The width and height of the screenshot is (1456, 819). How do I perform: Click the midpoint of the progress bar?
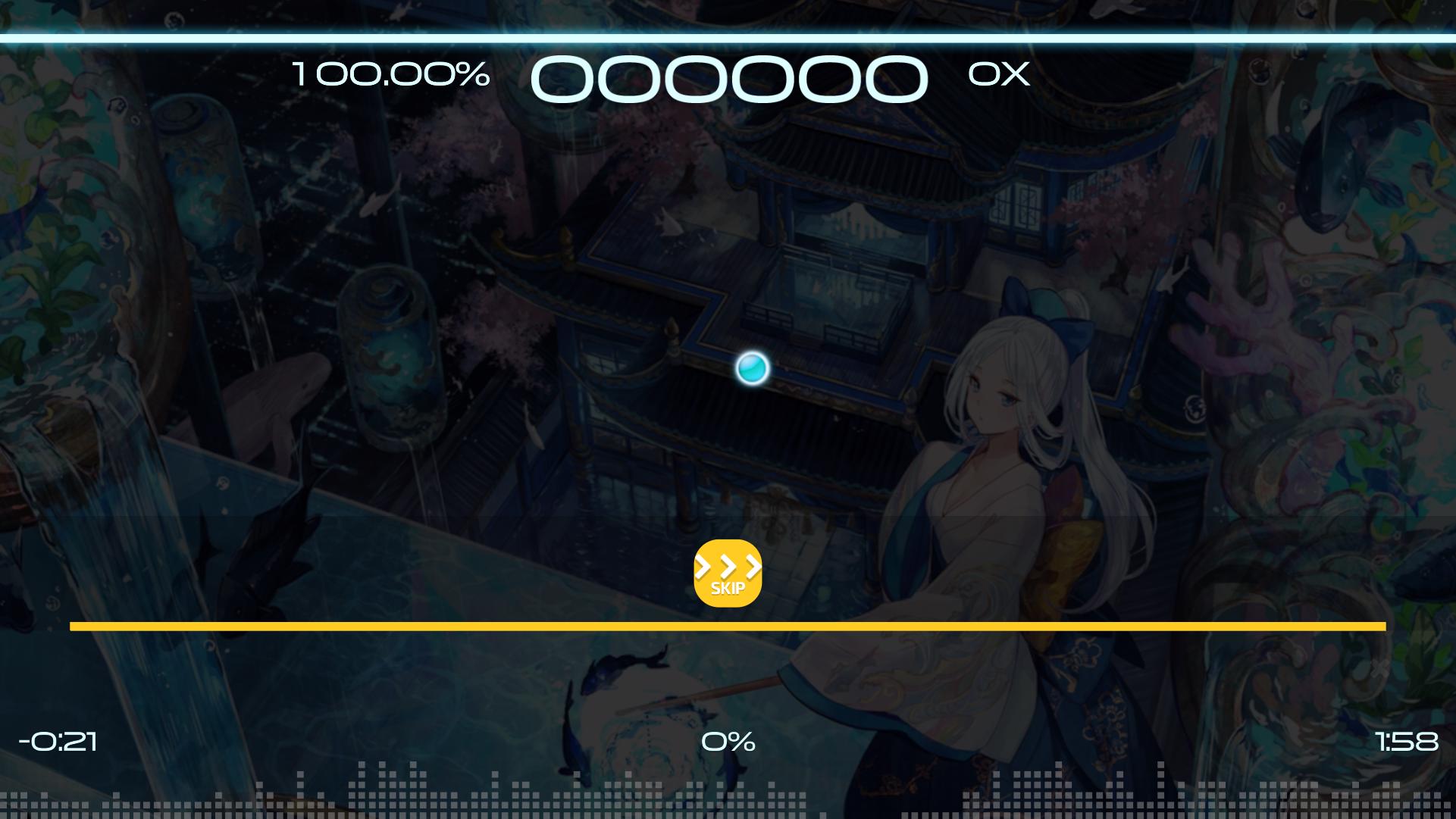pyautogui.click(x=728, y=626)
